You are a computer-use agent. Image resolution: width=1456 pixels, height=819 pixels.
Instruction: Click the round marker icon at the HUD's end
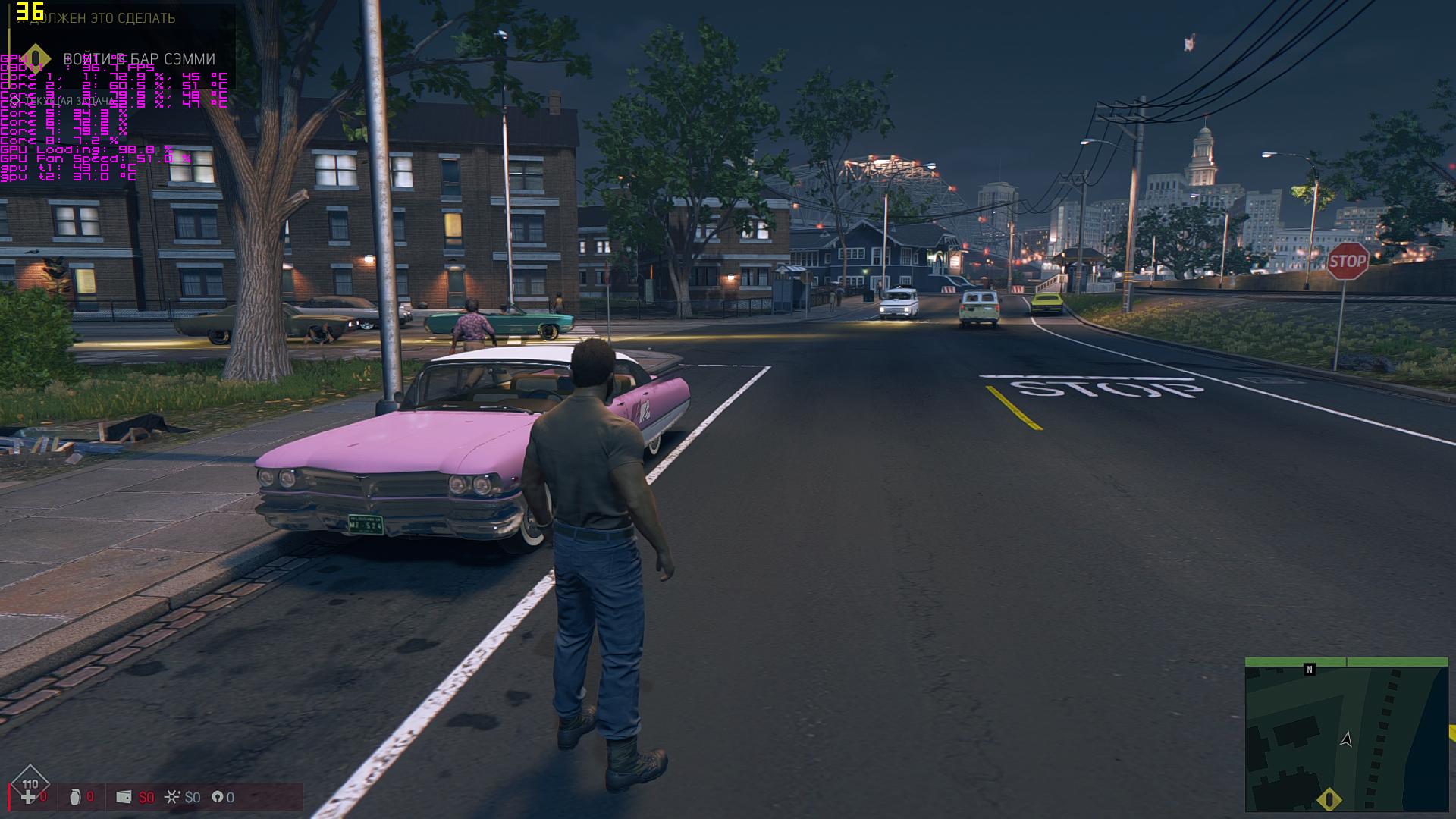click(217, 797)
